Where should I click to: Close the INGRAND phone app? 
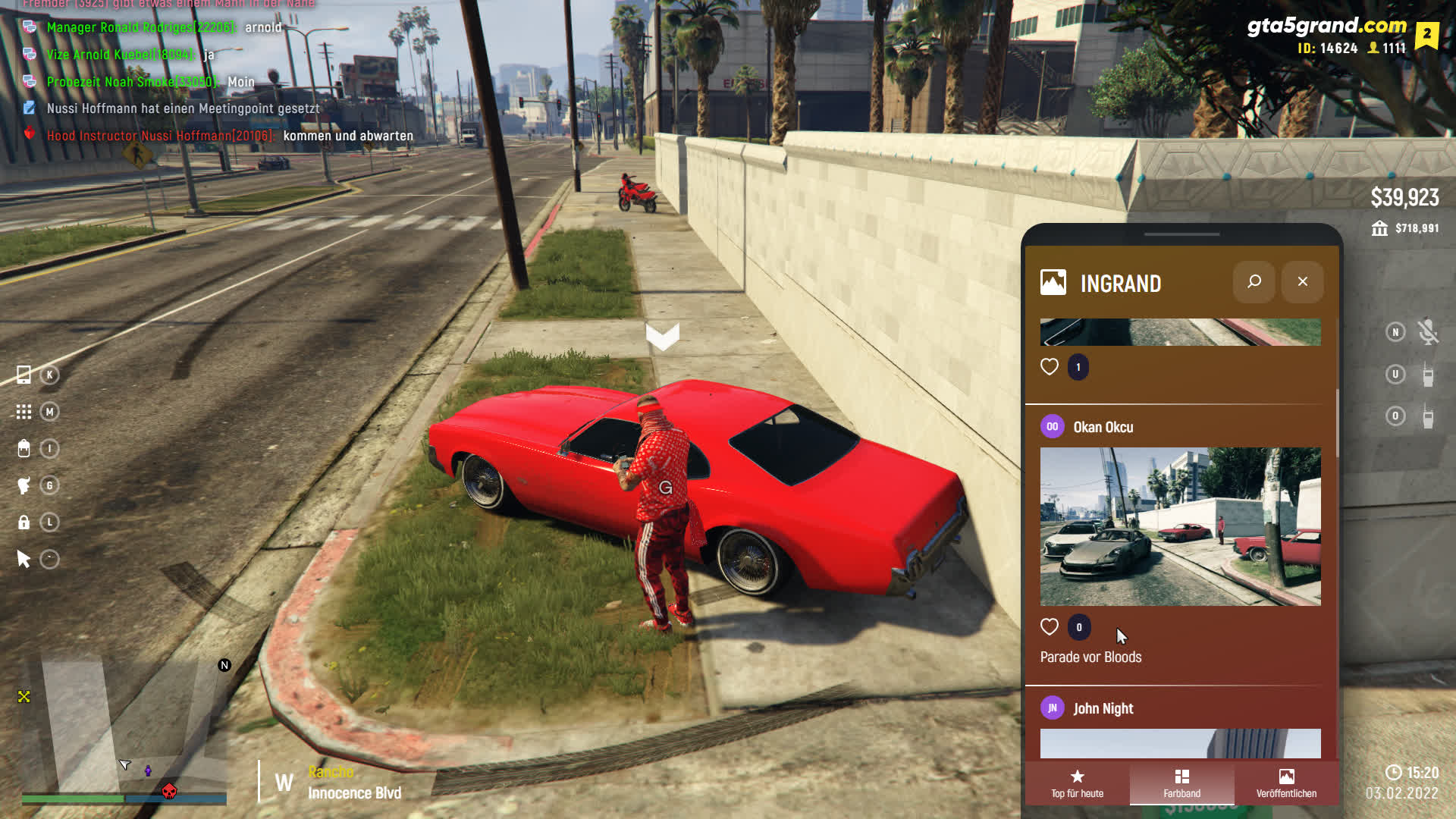tap(1302, 282)
